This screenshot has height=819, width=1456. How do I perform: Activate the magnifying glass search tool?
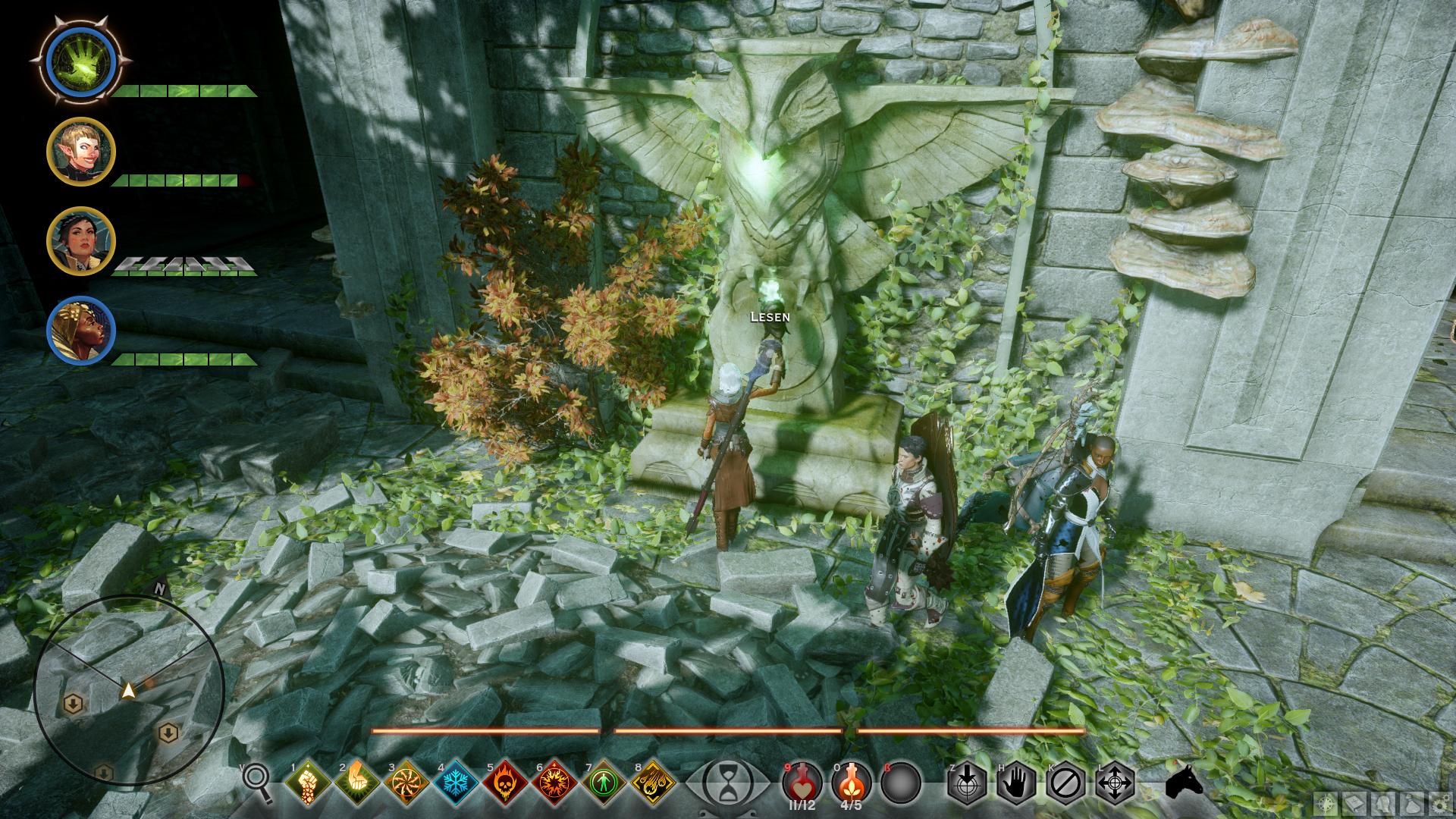click(x=258, y=781)
